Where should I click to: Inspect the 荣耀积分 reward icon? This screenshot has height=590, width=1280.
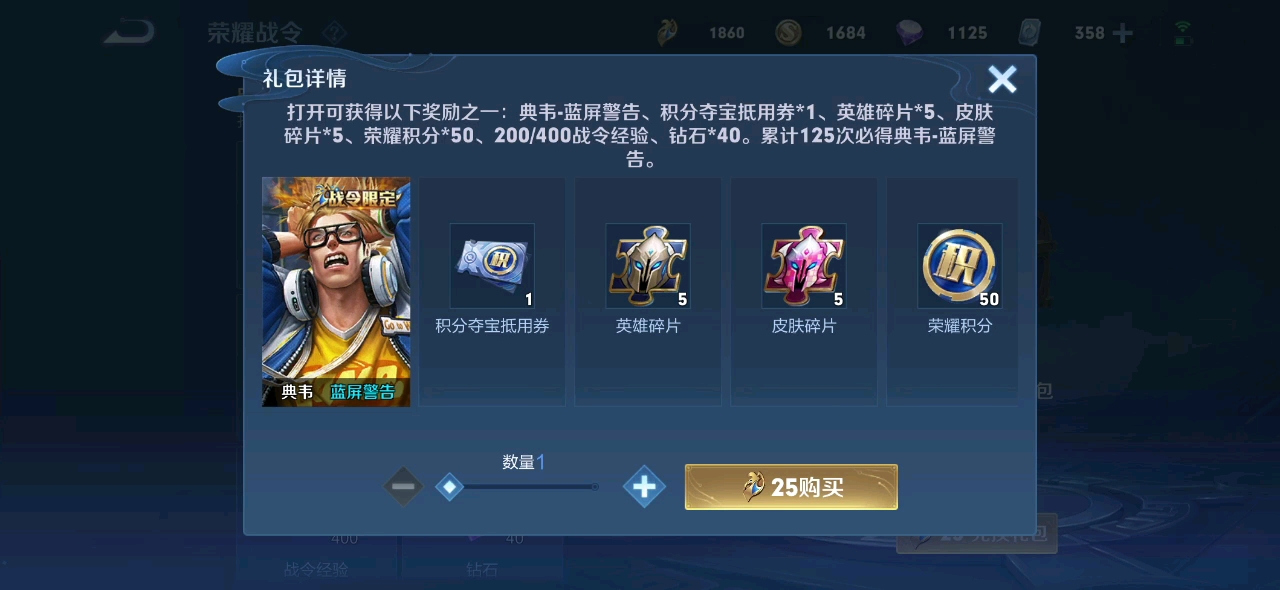pyautogui.click(x=960, y=266)
